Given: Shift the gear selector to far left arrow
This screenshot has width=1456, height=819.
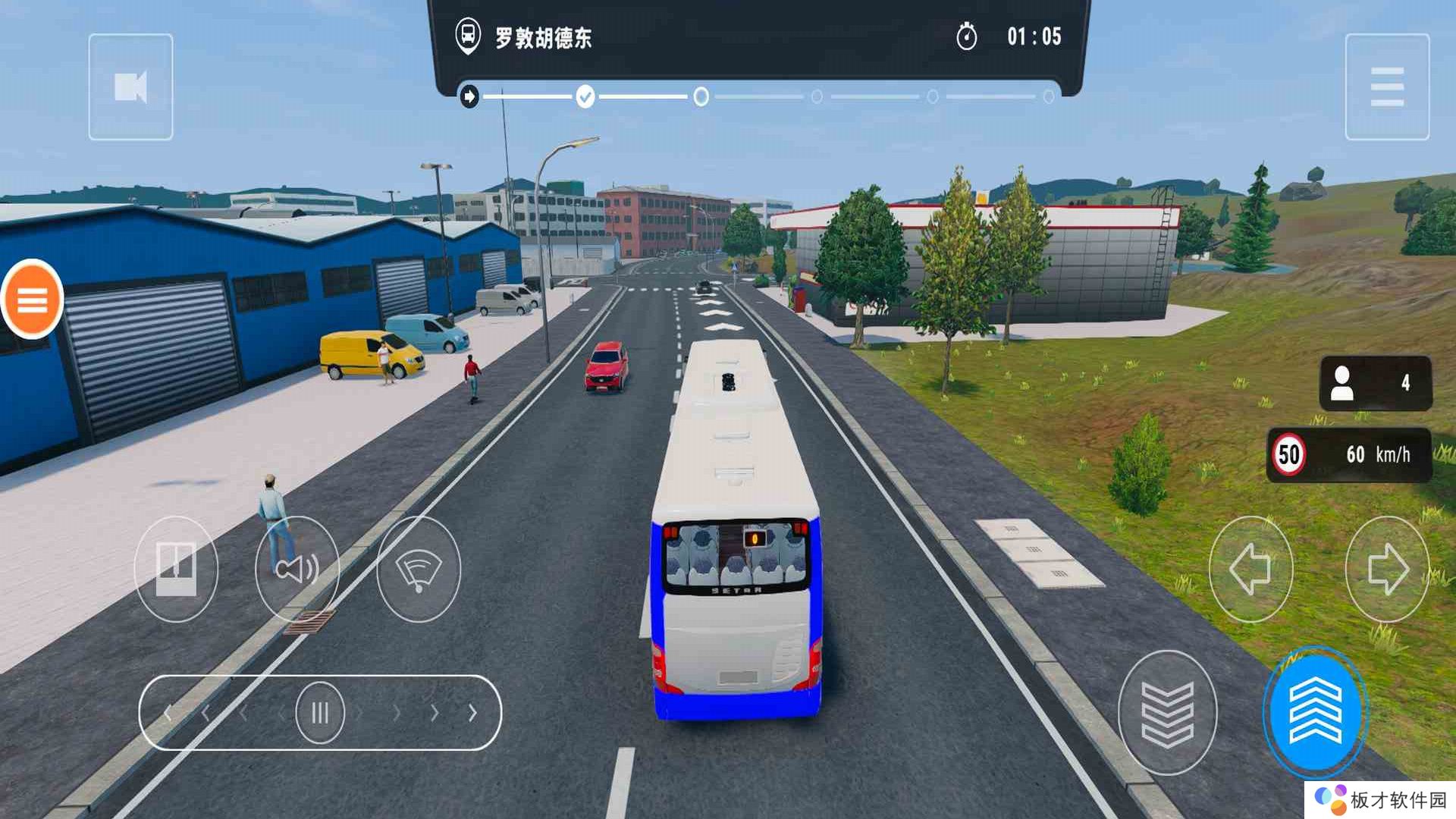Looking at the screenshot, I should 168,713.
